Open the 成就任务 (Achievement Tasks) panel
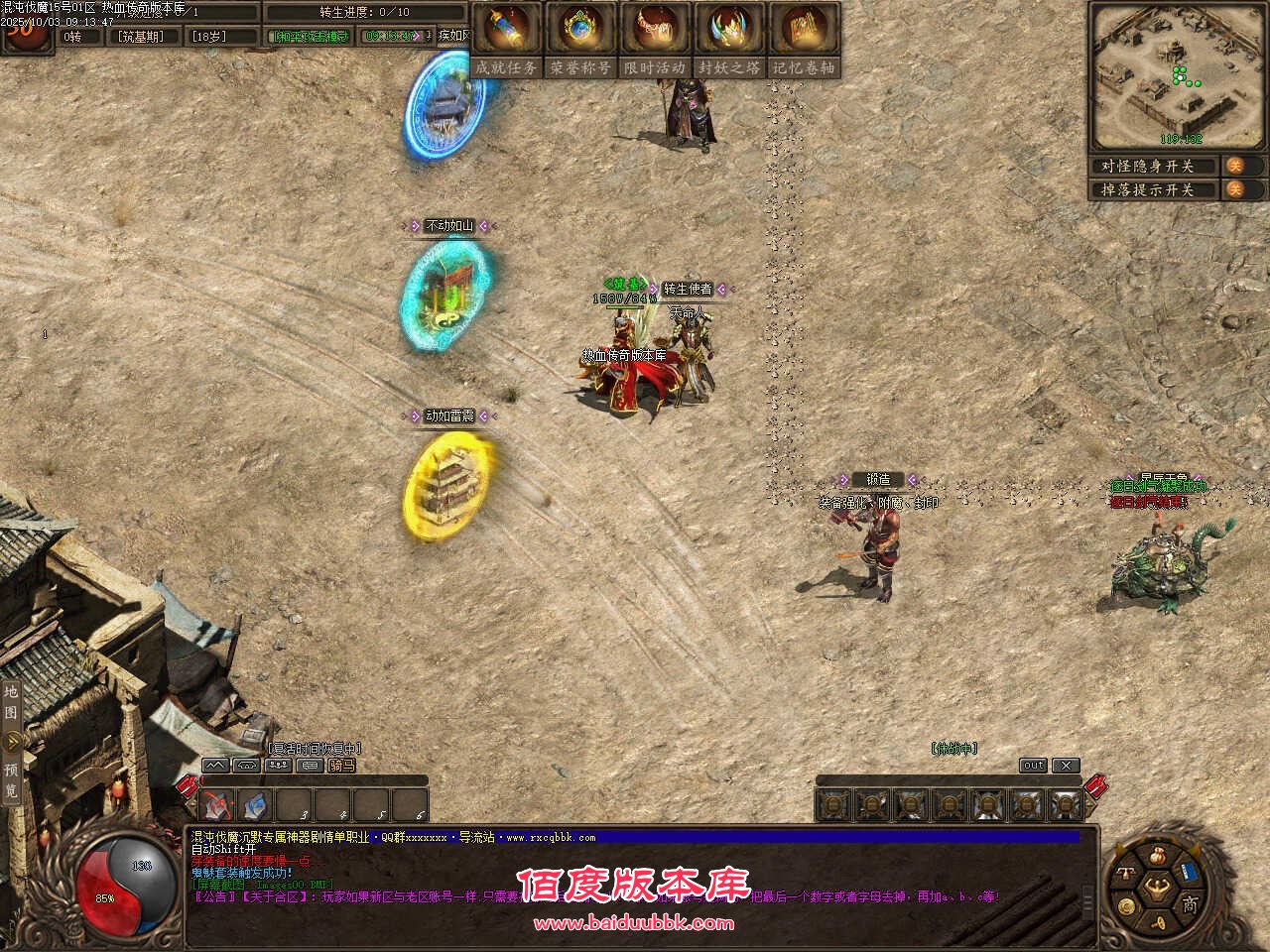 (508, 30)
